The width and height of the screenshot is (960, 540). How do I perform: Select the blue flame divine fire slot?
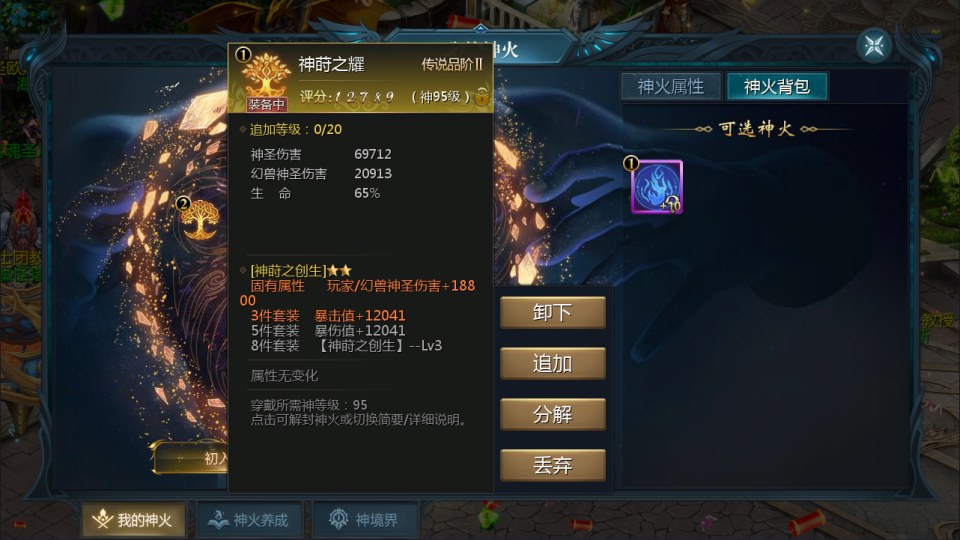[657, 185]
